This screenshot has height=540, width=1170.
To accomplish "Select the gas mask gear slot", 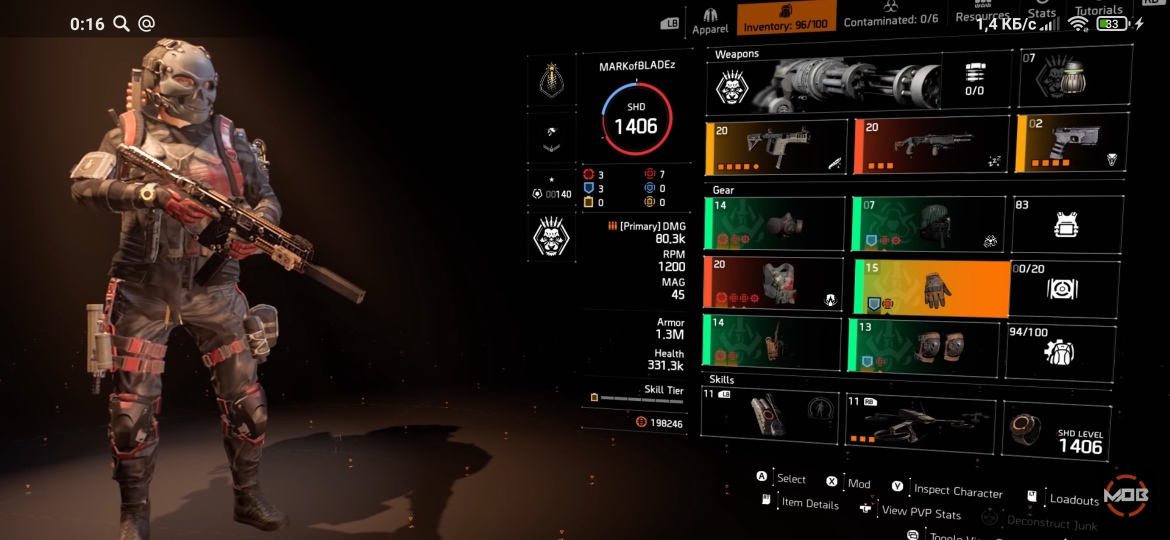I will coord(774,223).
